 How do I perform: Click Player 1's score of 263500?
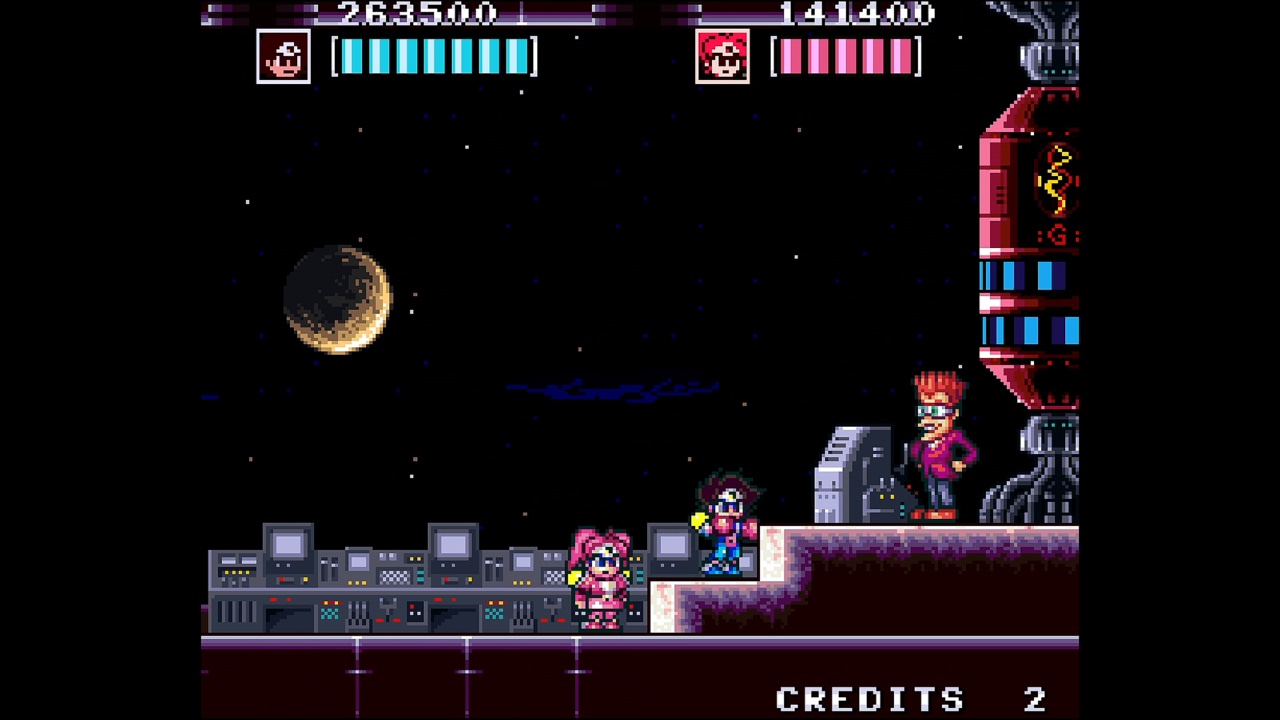pos(420,15)
